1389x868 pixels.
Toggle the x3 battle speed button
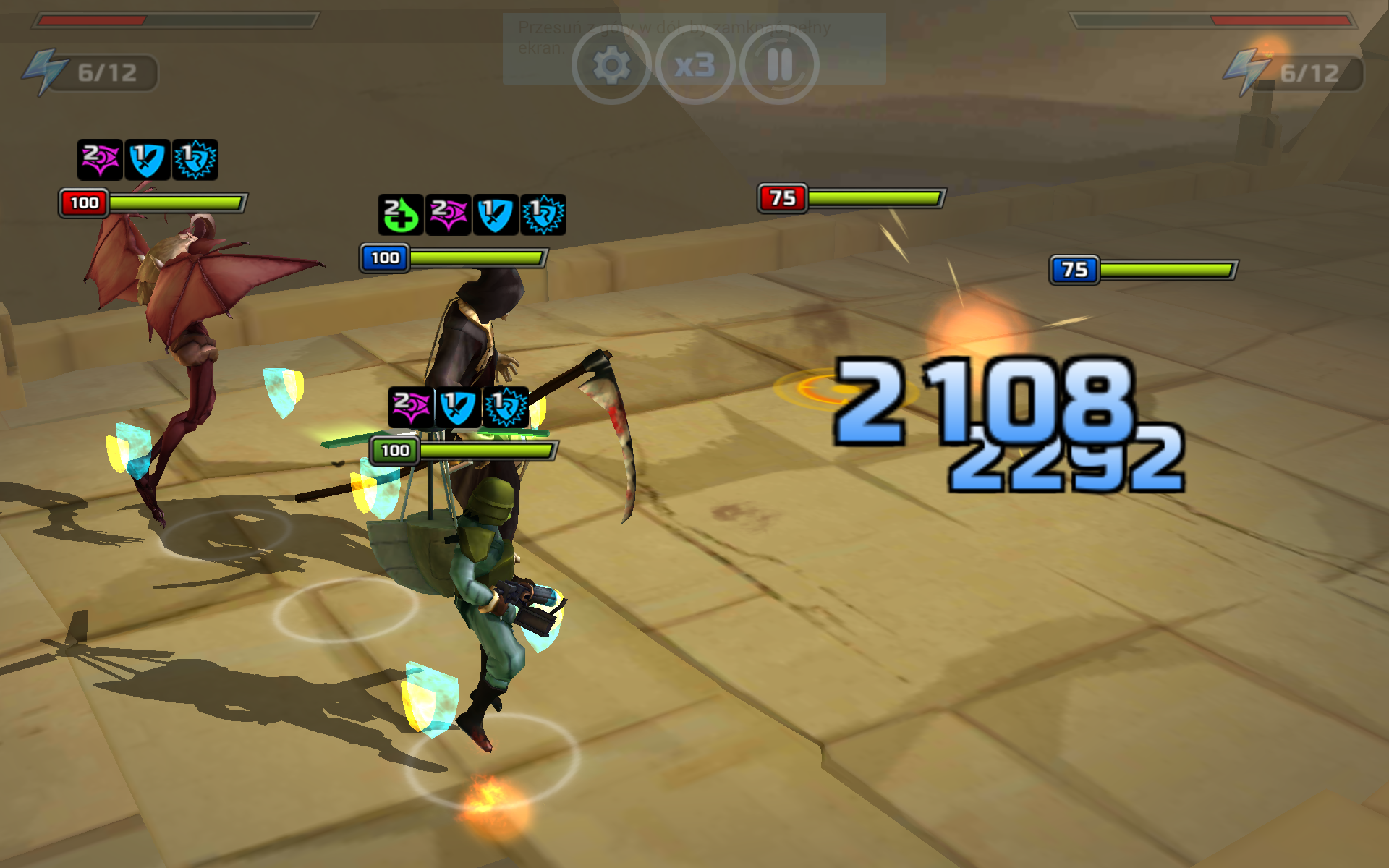click(695, 66)
